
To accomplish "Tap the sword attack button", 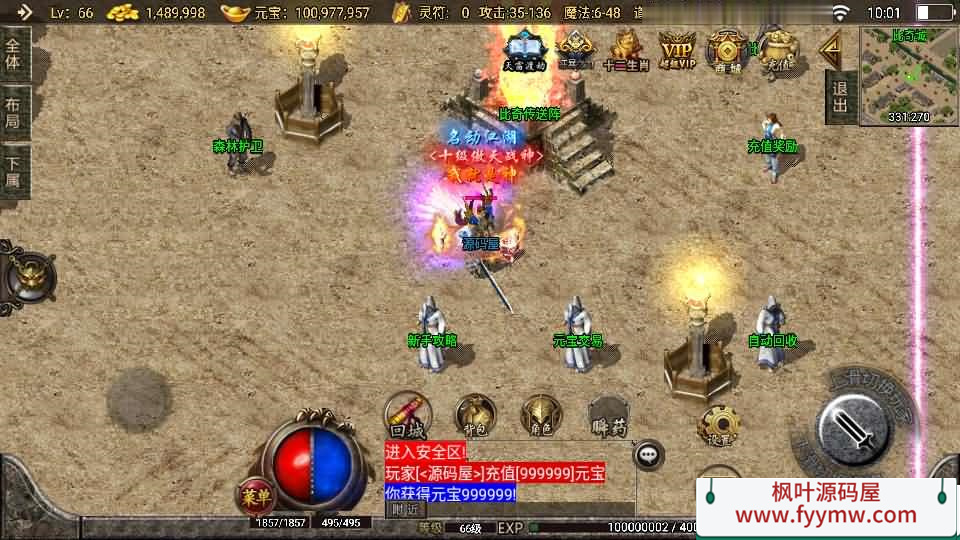I will point(853,428).
